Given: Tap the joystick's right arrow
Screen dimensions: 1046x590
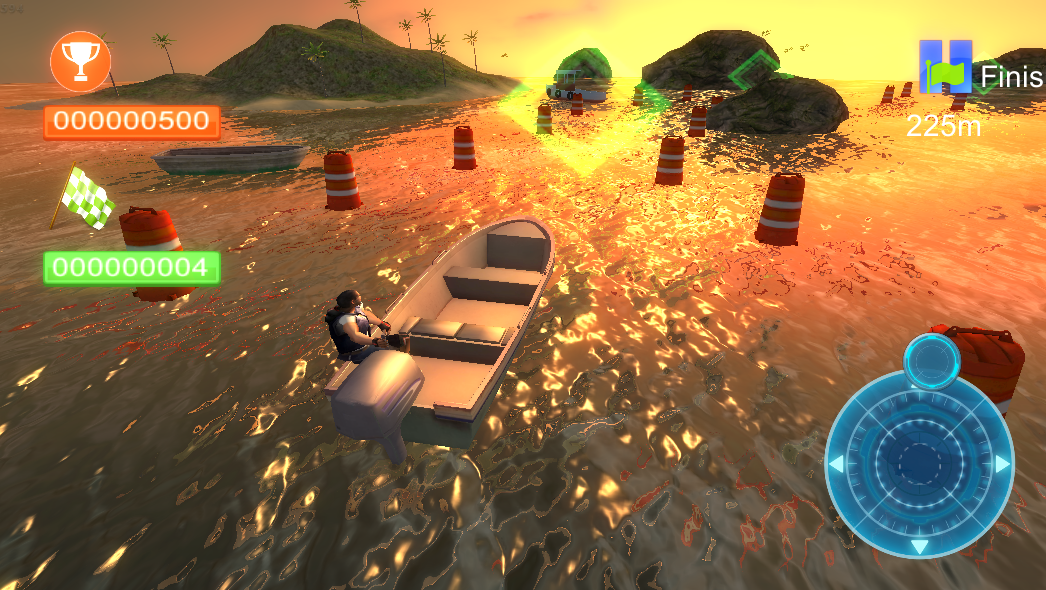Looking at the screenshot, I should (x=1002, y=464).
